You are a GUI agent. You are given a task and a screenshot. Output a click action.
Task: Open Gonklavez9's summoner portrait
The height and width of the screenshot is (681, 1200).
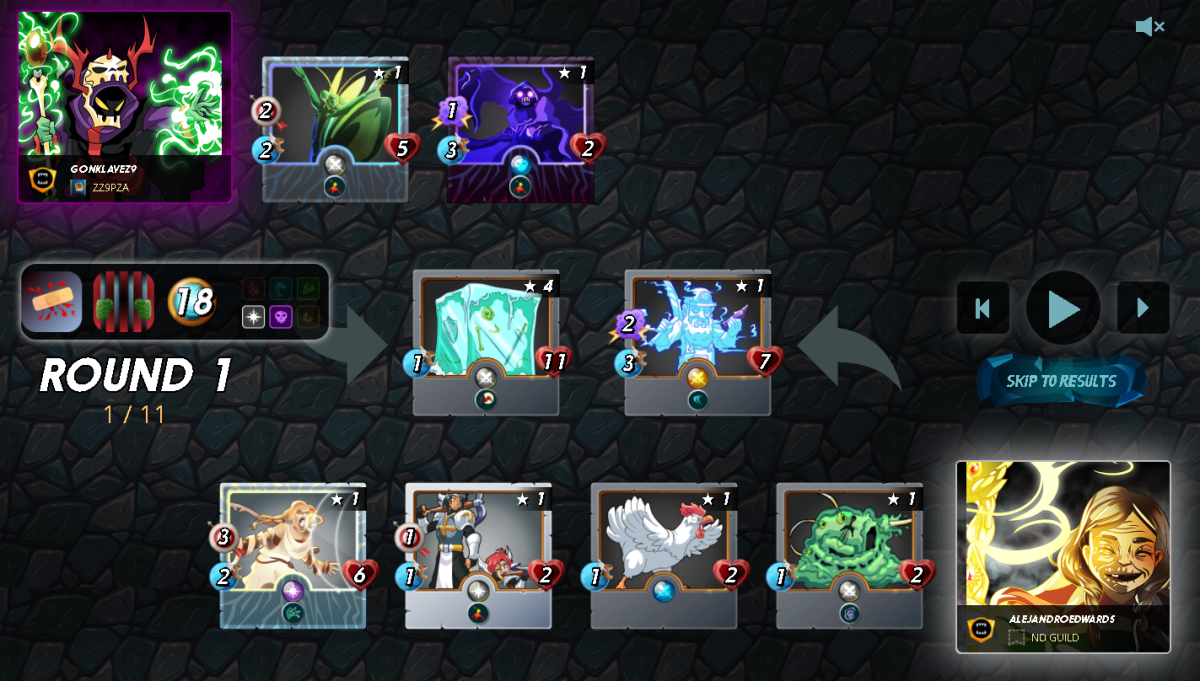[125, 106]
